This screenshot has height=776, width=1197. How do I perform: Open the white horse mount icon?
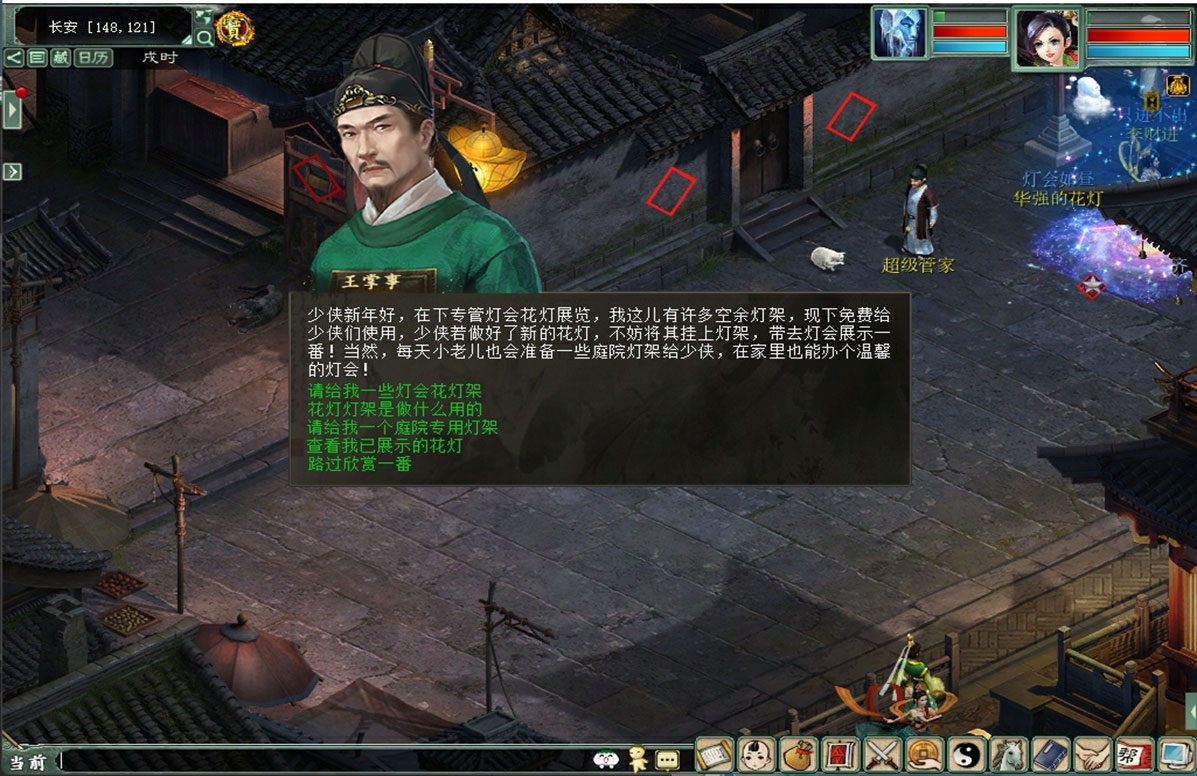tap(1009, 754)
